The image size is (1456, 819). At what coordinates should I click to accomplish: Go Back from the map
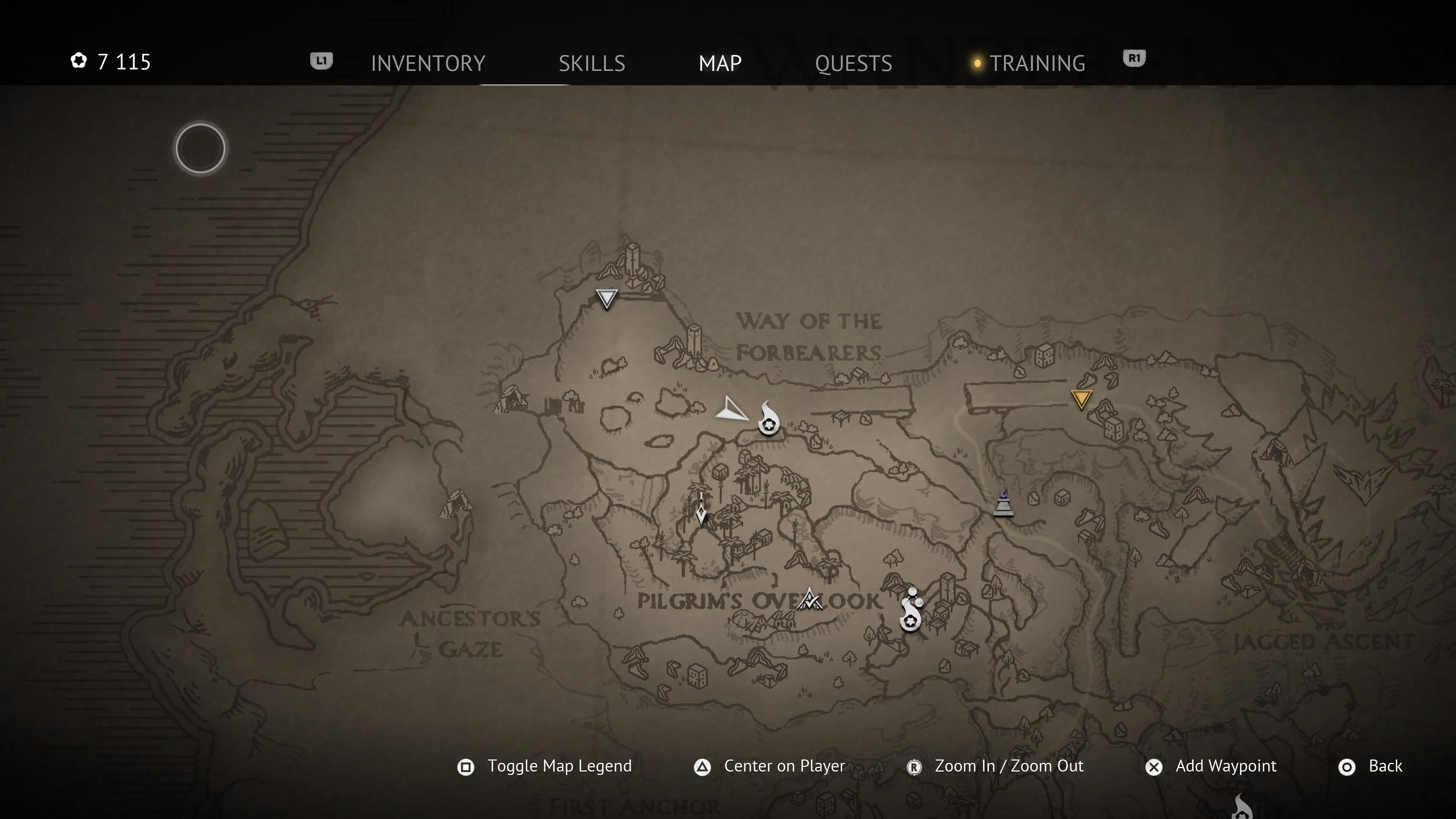[x=1385, y=766]
